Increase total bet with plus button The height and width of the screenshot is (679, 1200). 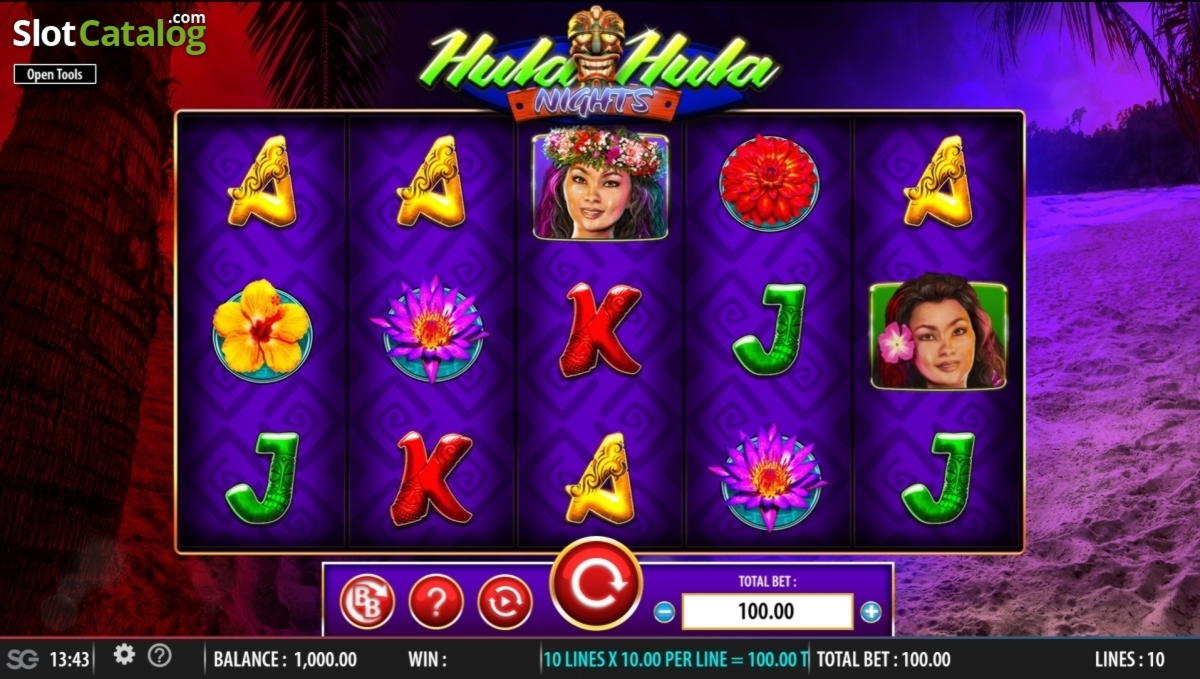coord(871,612)
